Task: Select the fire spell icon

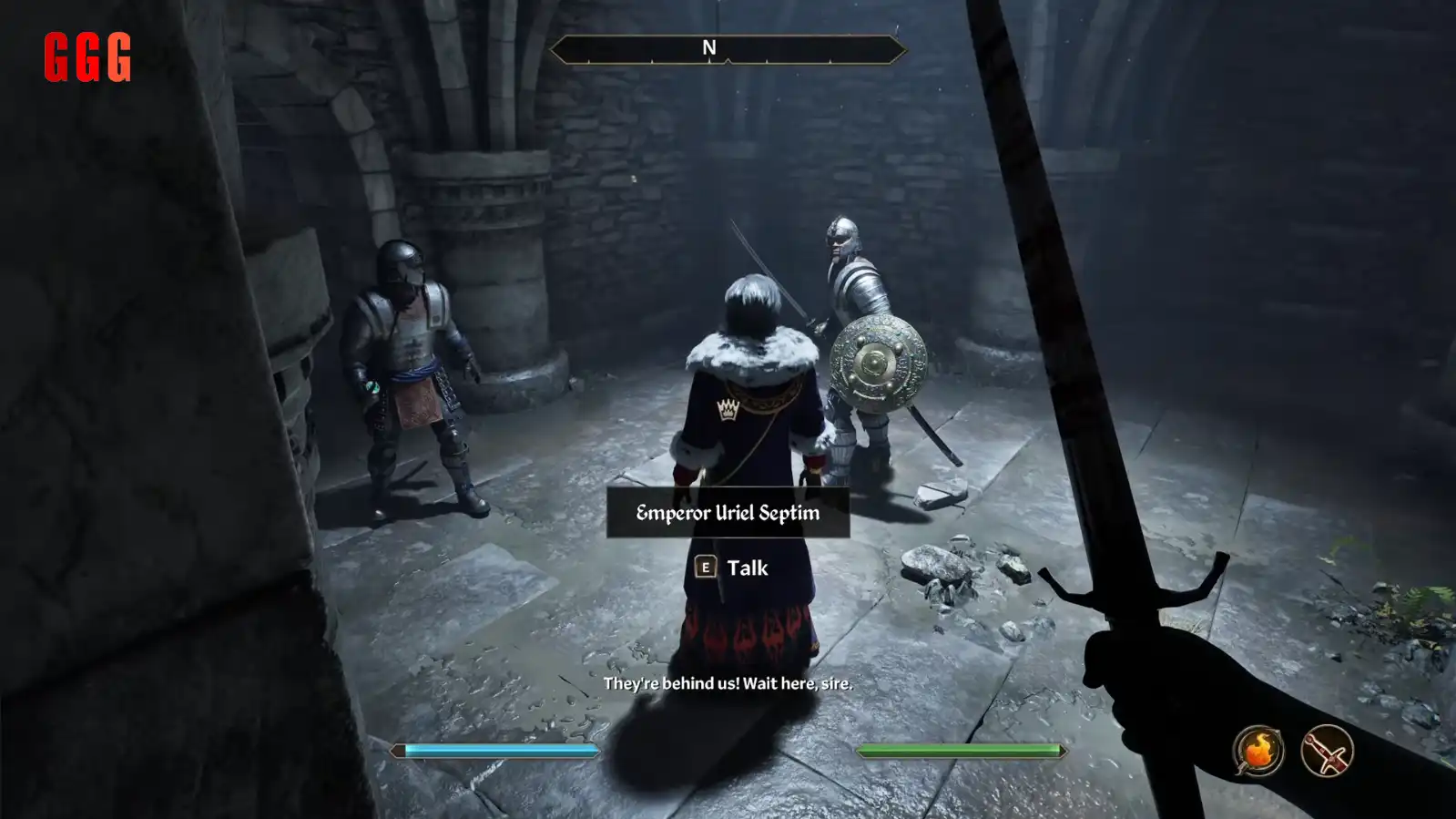Action: click(x=1257, y=752)
